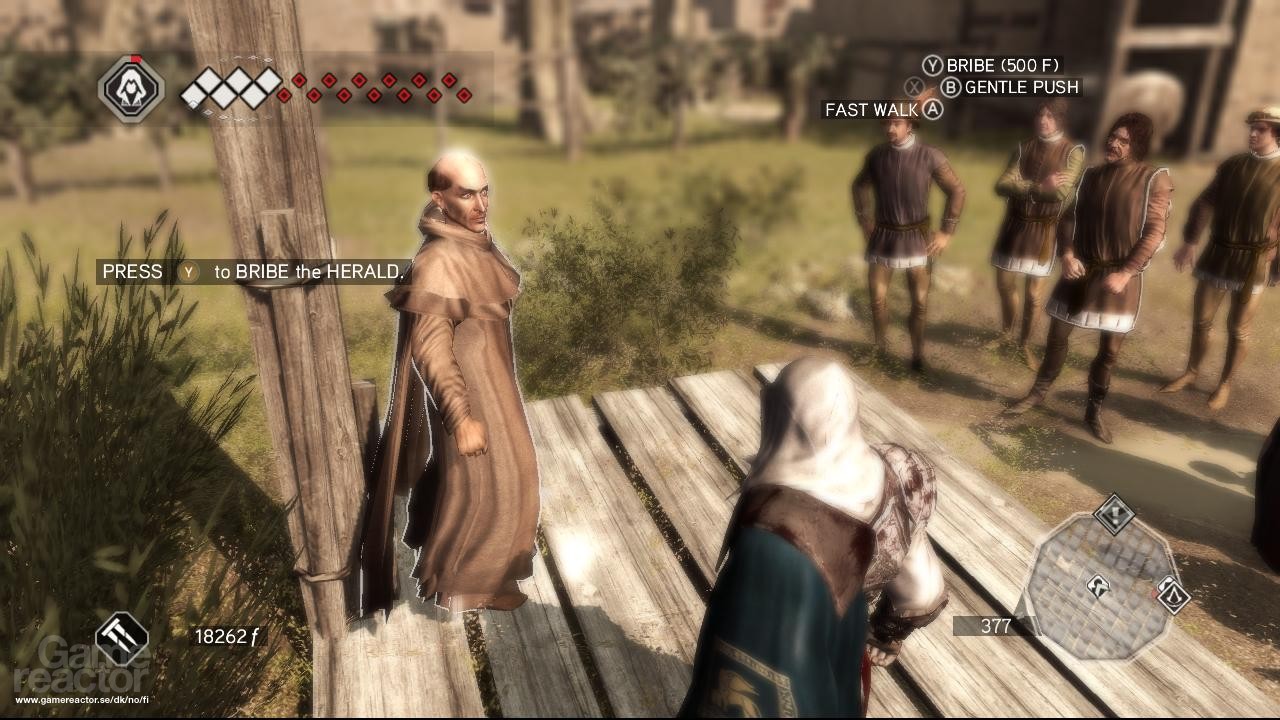Click the FAST WALK action label
Screen dimensions: 1280x720
pos(868,110)
